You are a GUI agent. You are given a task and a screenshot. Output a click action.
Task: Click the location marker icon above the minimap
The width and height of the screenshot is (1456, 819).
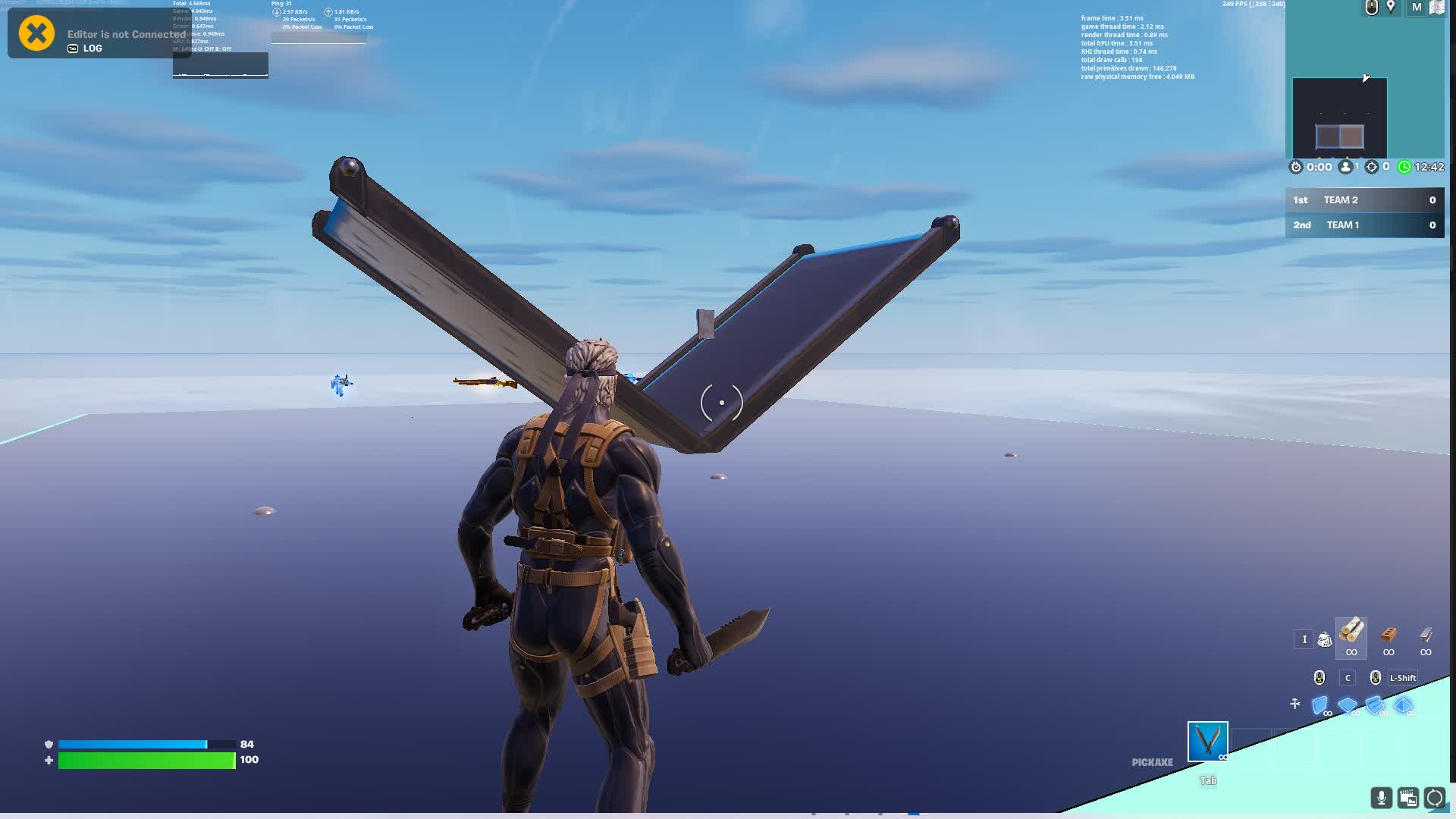click(1391, 8)
